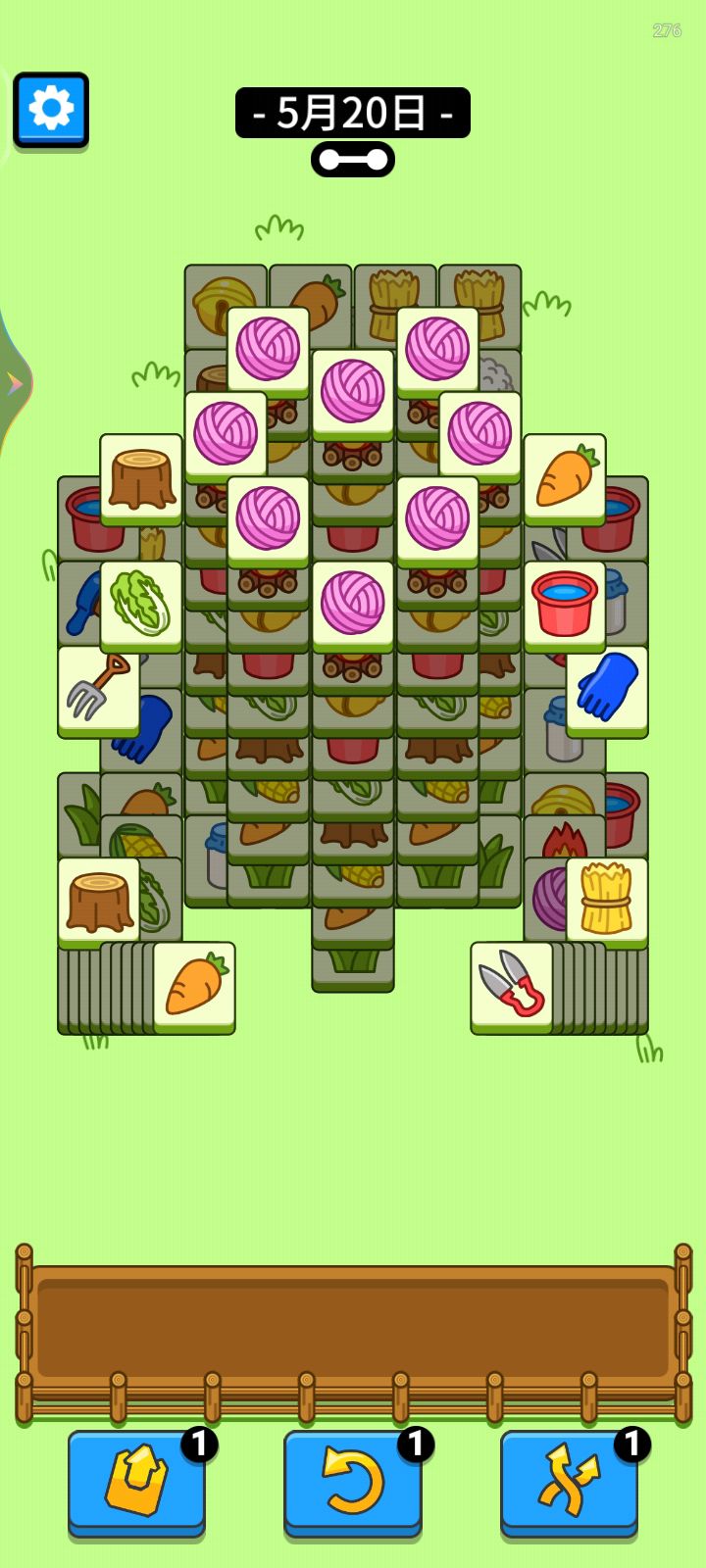The height and width of the screenshot is (1568, 706).
Task: Pick the uncovered cabbage tile
Action: [x=141, y=605]
